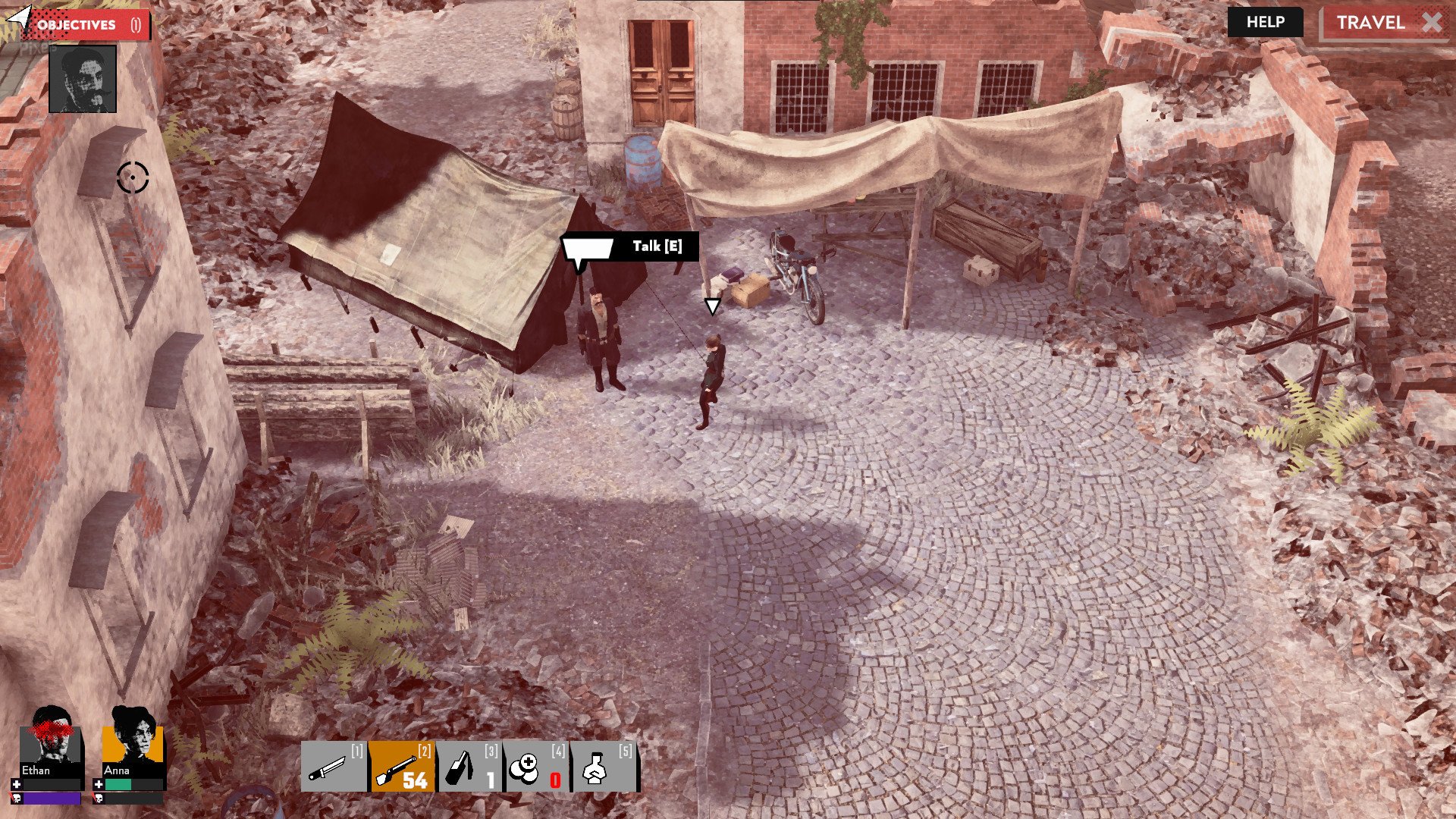Equip the knife in slot 1
Image resolution: width=1456 pixels, height=819 pixels.
(x=334, y=767)
